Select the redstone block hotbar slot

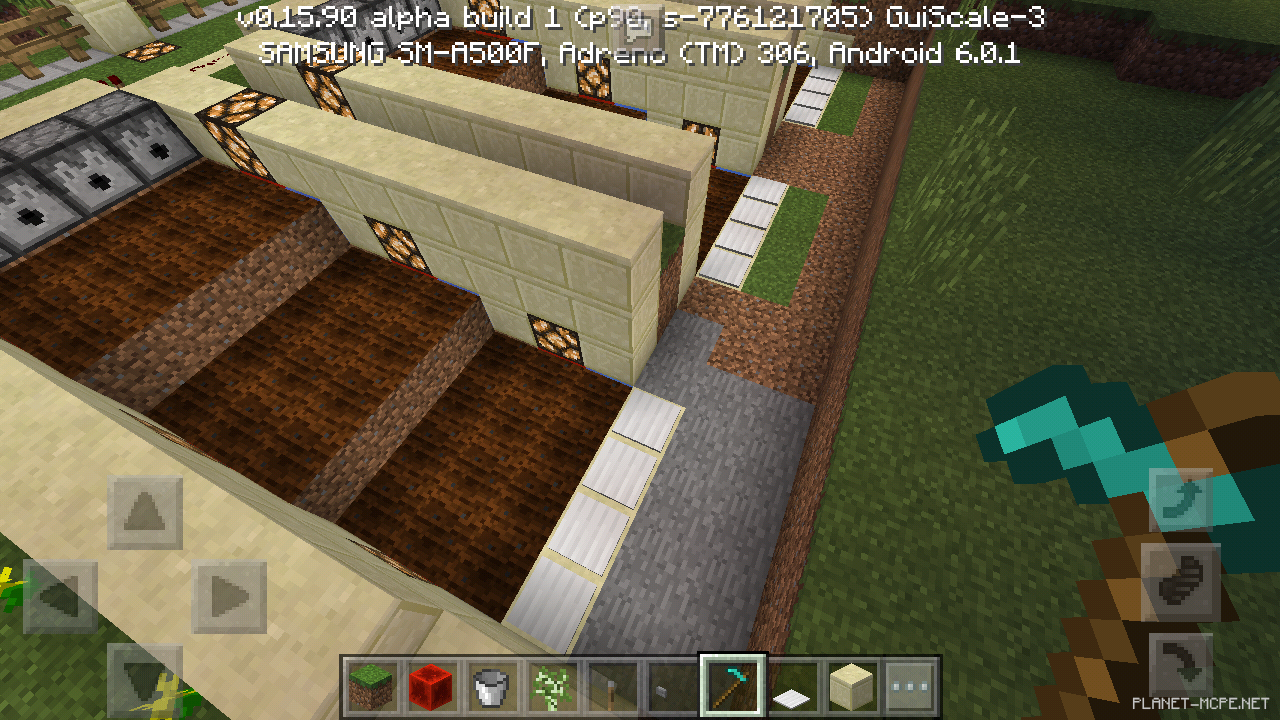coord(432,687)
